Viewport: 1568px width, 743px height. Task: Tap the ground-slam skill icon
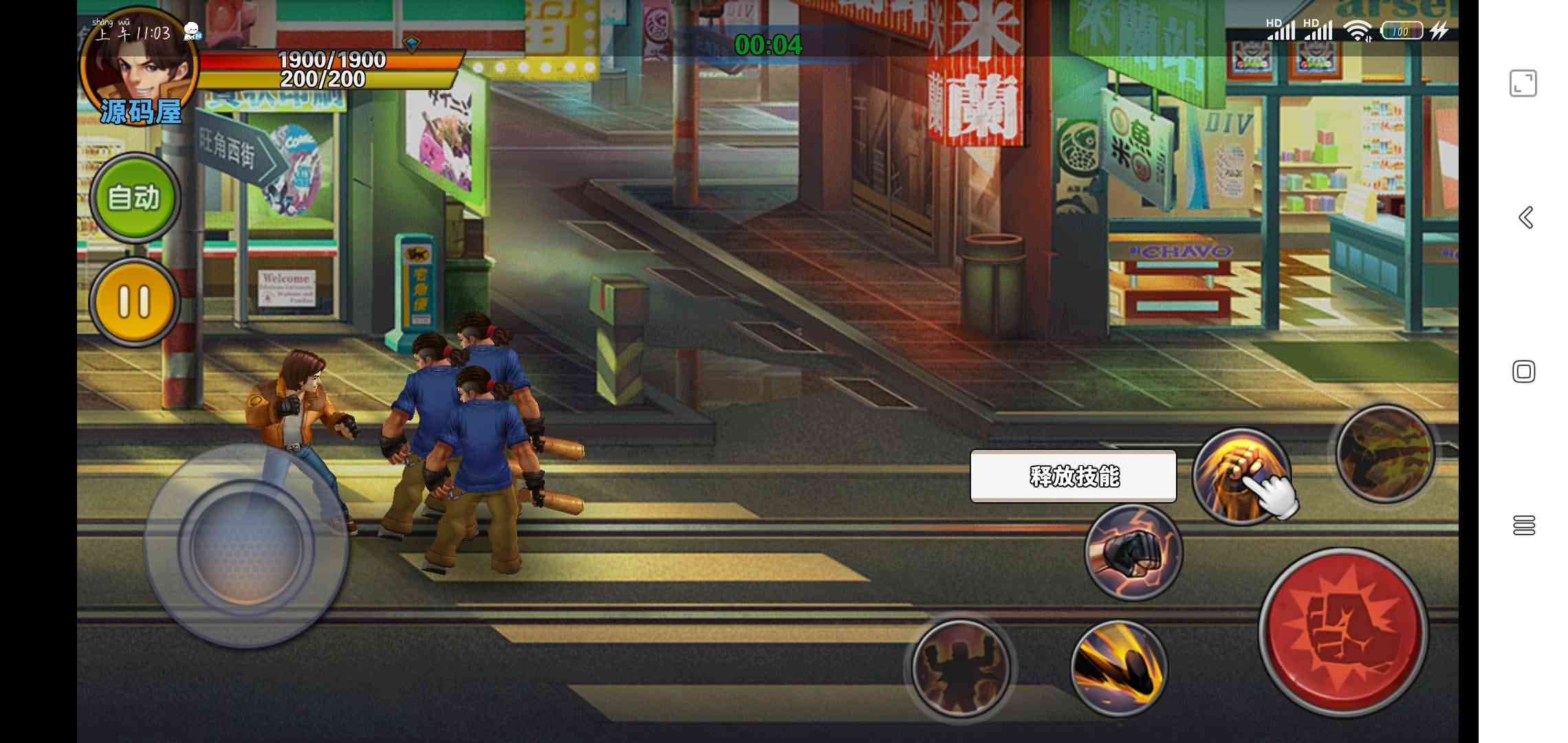(x=960, y=666)
